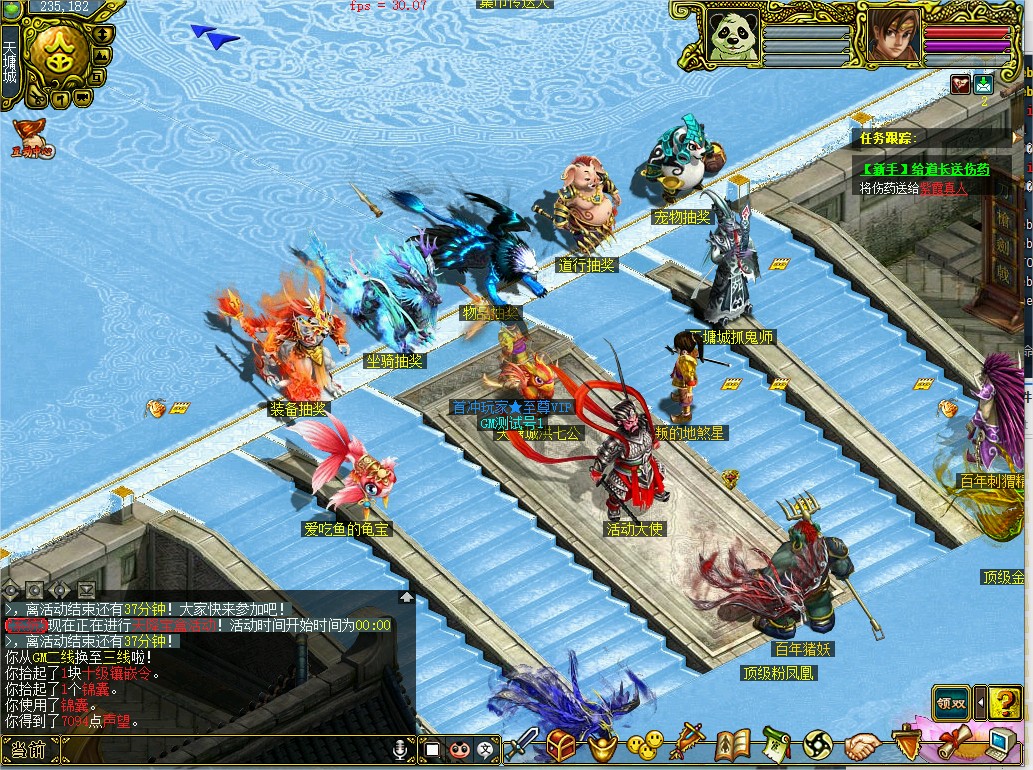This screenshot has width=1033, height=770.
Task: Open the open book skills icon
Action: tap(733, 745)
